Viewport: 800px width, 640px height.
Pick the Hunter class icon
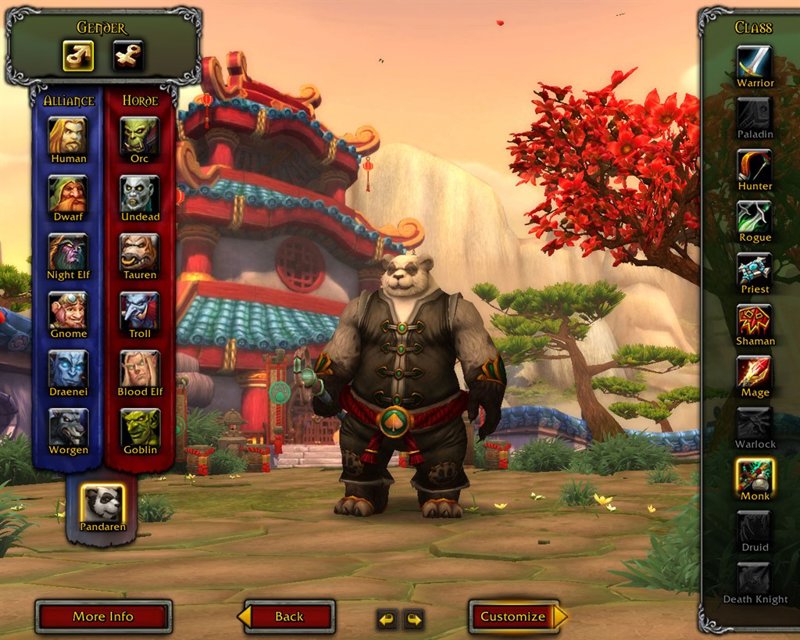[755, 164]
